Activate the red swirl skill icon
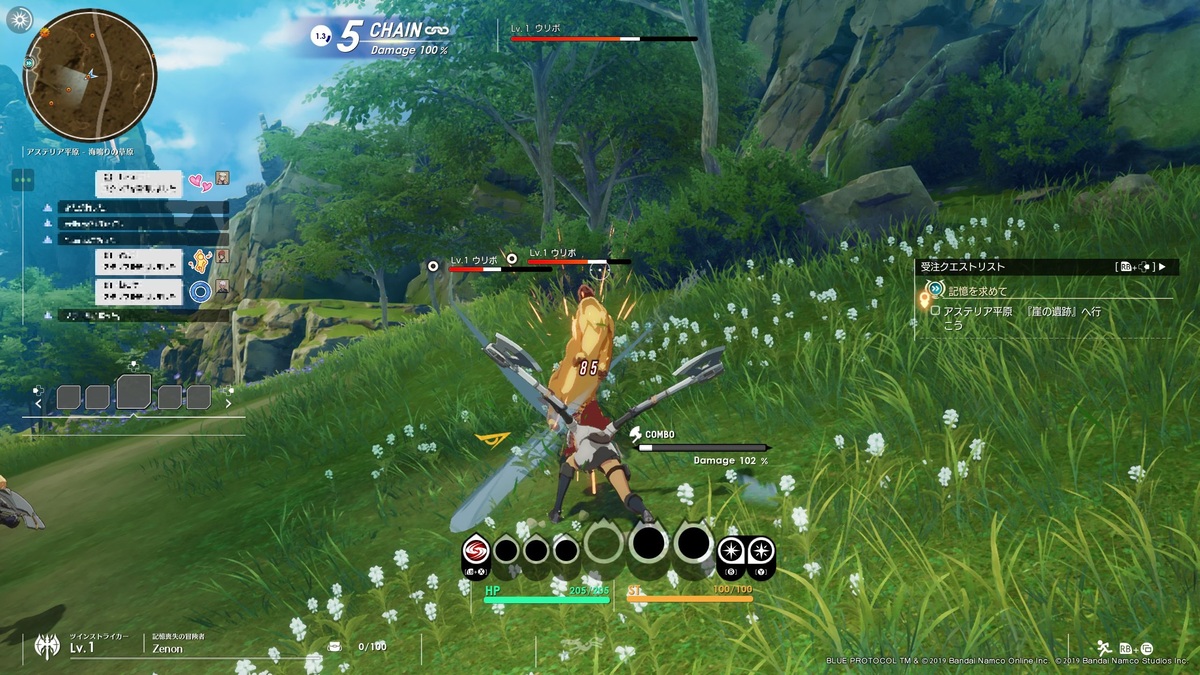 pos(476,550)
